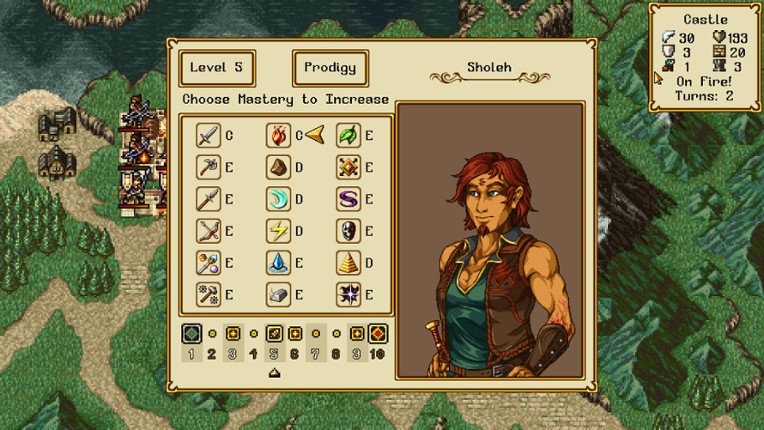Select the brown rock earth mastery
Viewport: 764px width, 430px height.
278,167
